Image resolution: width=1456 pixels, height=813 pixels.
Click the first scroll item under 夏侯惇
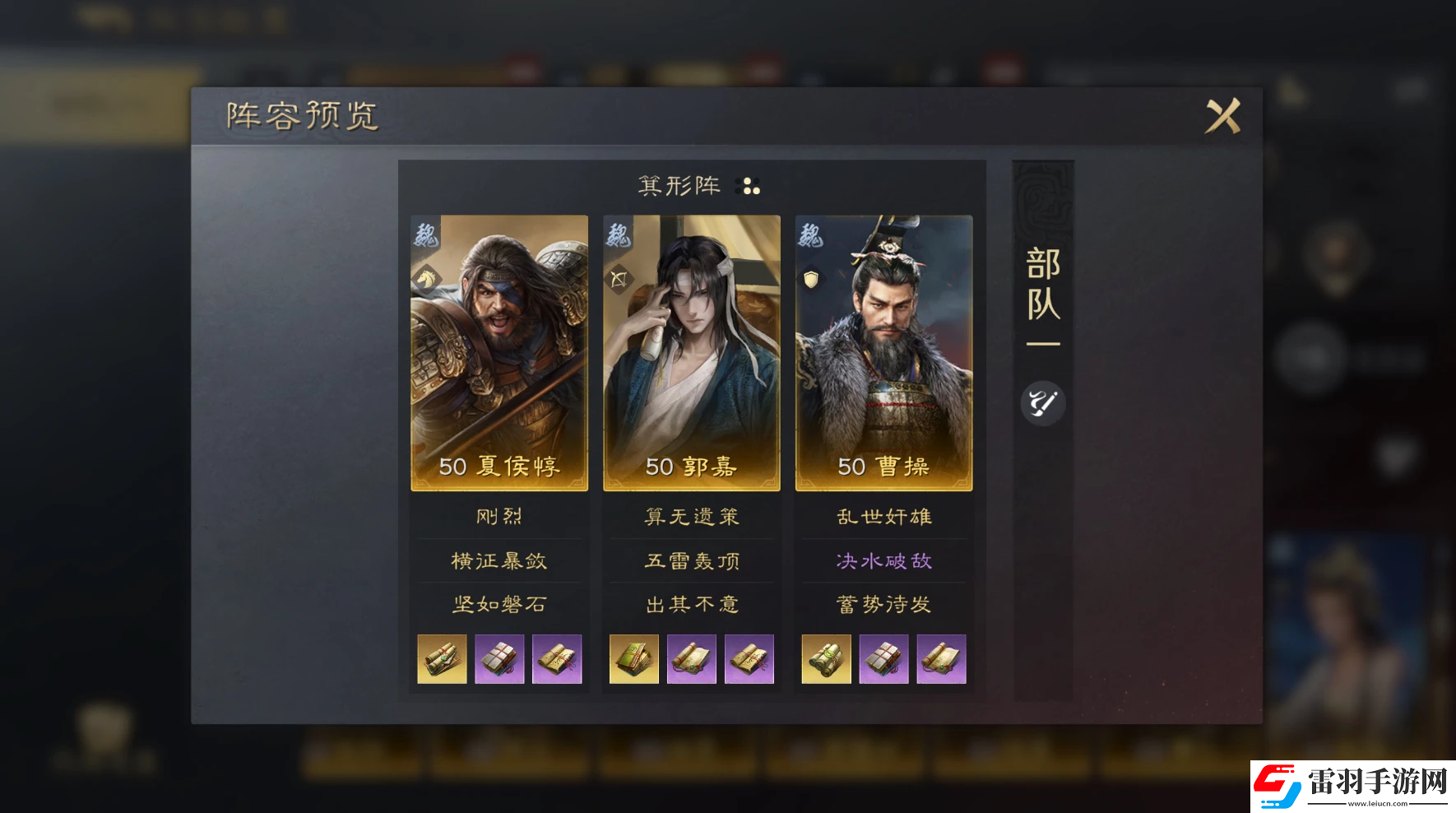pos(443,659)
